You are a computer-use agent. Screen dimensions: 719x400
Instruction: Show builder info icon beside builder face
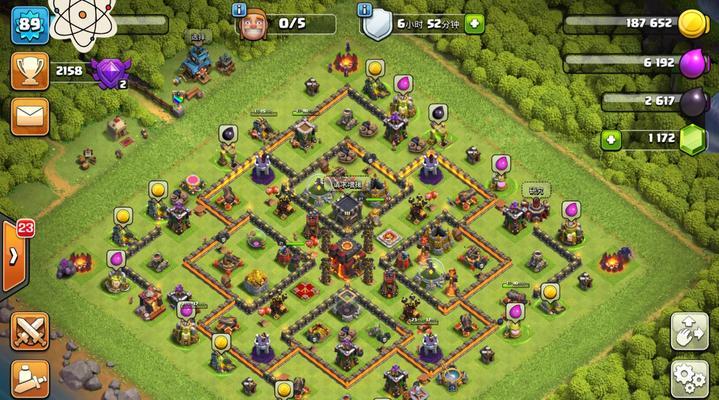(239, 9)
